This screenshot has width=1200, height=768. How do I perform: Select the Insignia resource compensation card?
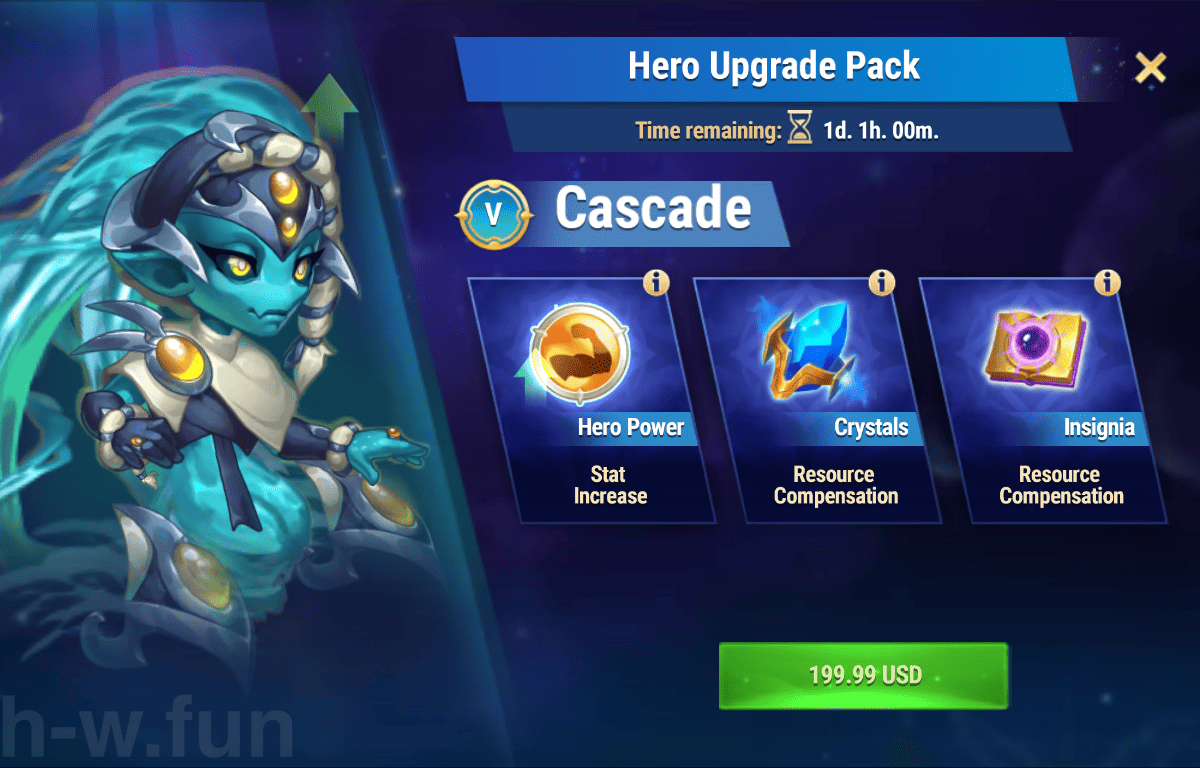click(1043, 400)
